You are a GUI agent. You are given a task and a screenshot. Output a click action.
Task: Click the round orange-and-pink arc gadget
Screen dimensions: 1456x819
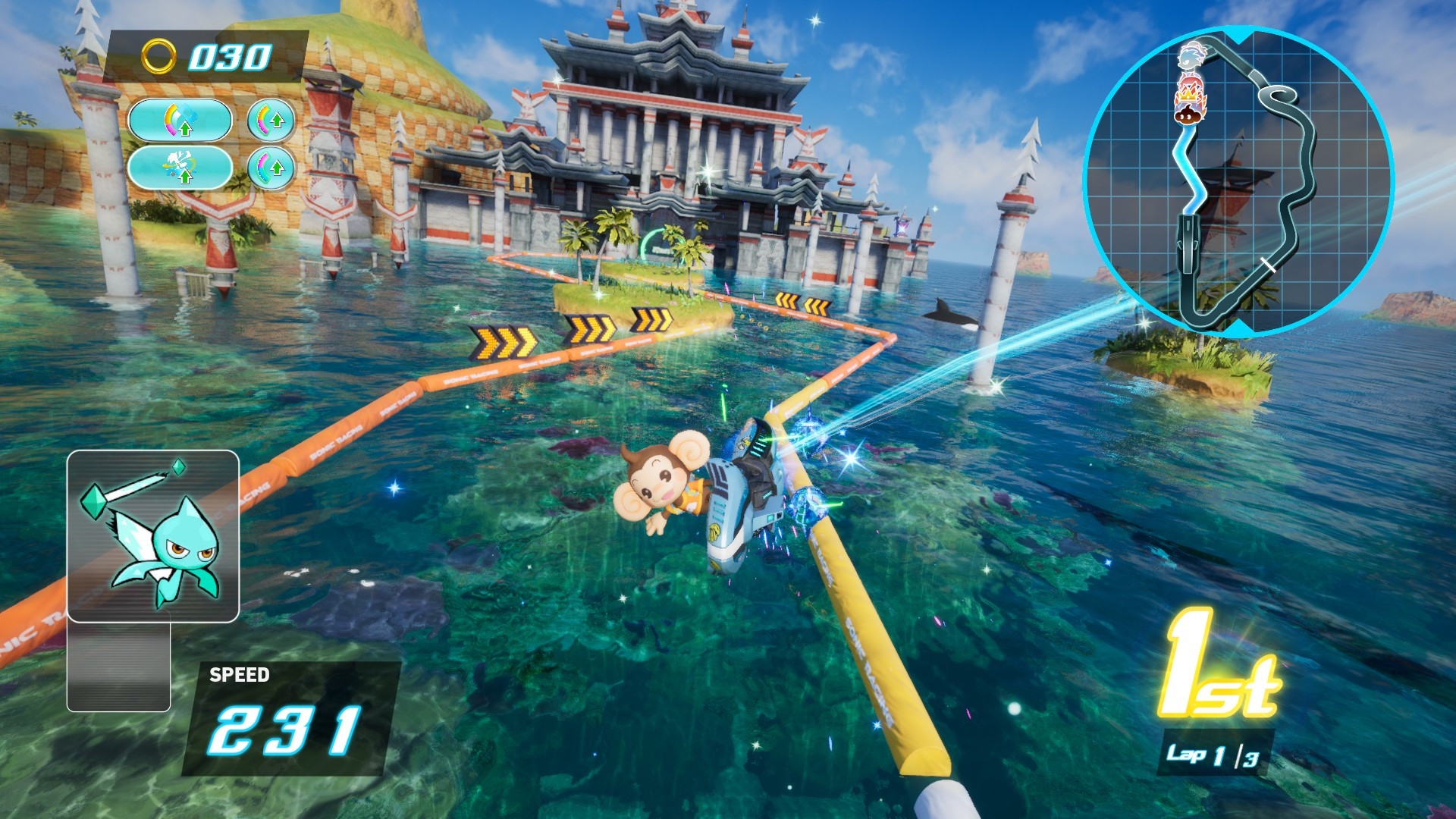pos(271,121)
